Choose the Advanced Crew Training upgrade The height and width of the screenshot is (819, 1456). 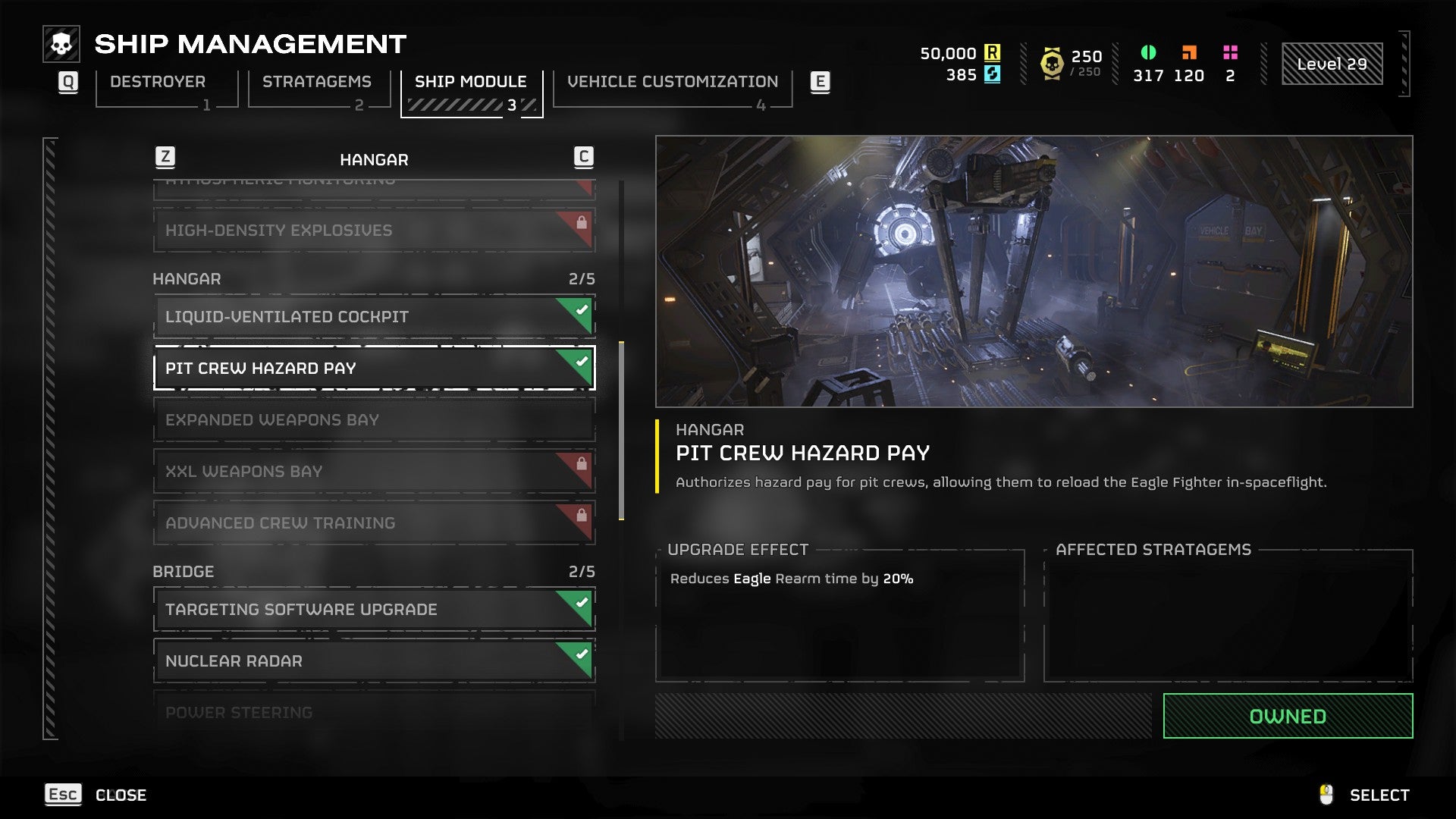[x=373, y=523]
